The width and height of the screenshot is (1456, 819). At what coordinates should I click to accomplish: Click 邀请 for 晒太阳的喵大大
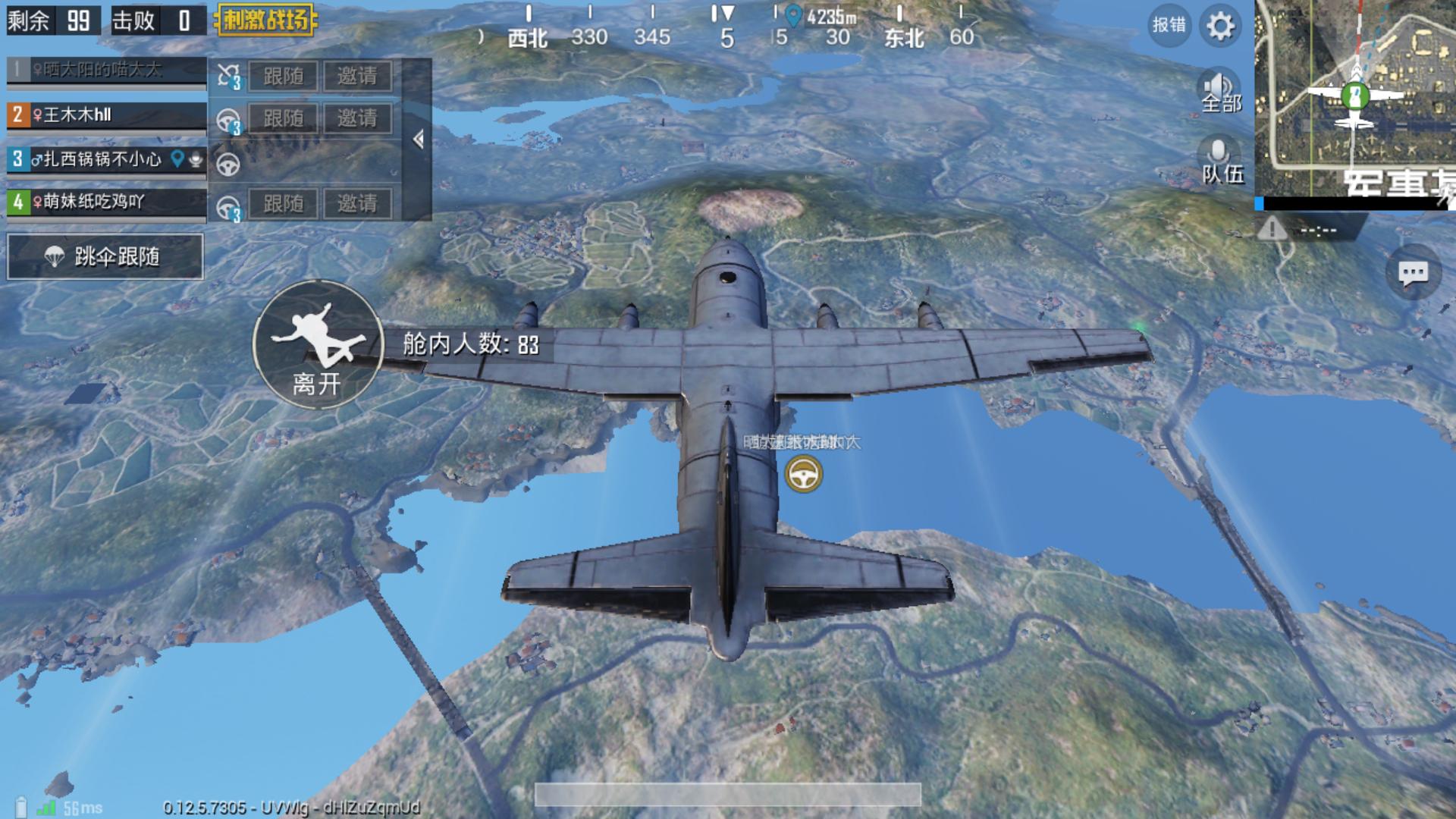tap(357, 76)
